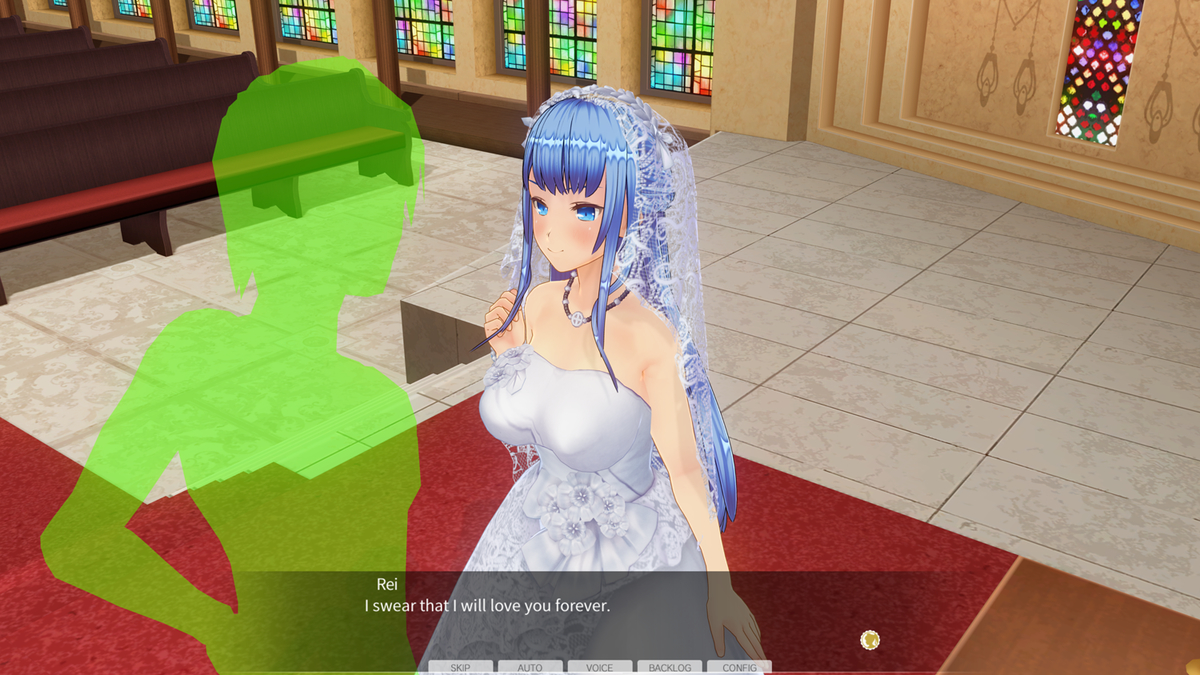The image size is (1200, 675).
Task: Open the CONFIG settings
Action: [740, 667]
